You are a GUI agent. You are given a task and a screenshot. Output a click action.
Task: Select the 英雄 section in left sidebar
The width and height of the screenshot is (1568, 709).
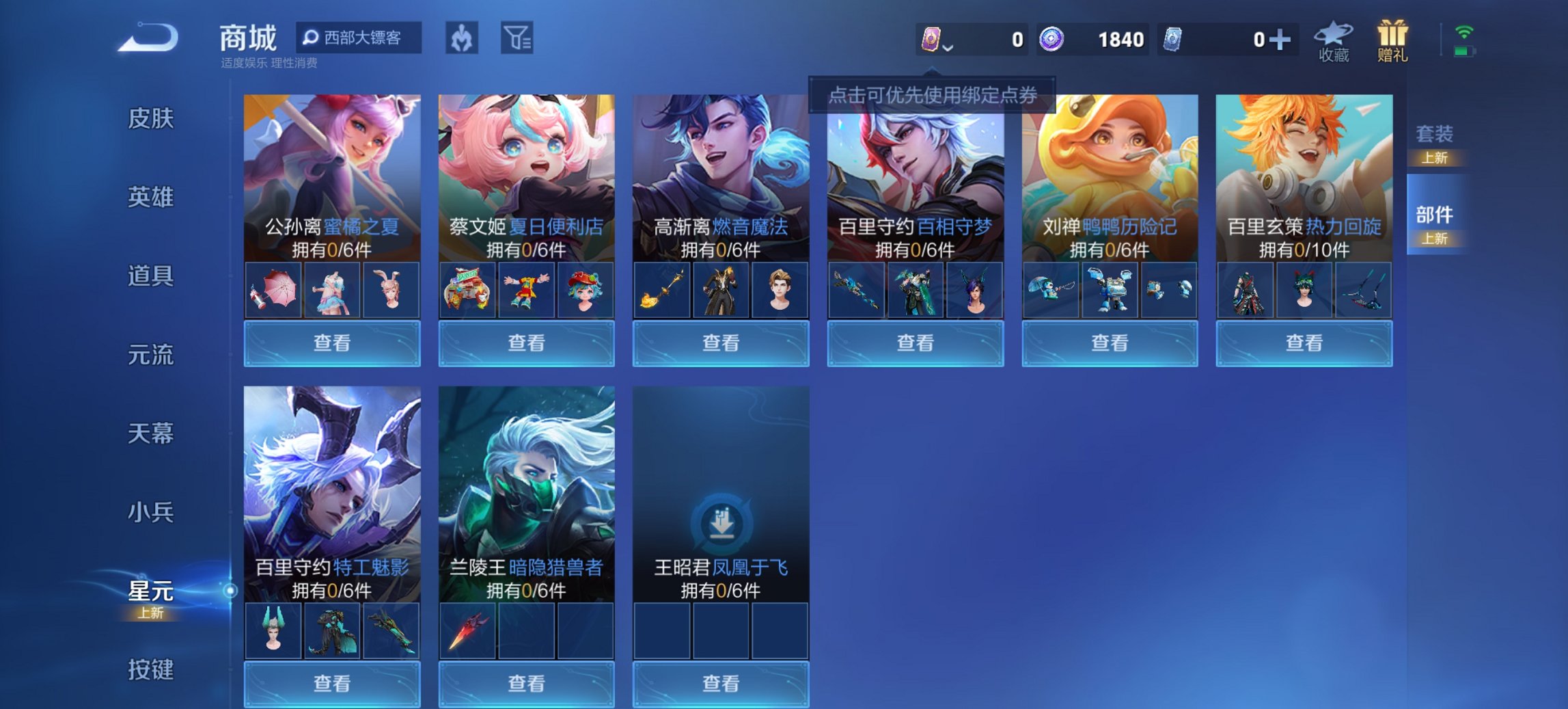pyautogui.click(x=152, y=198)
